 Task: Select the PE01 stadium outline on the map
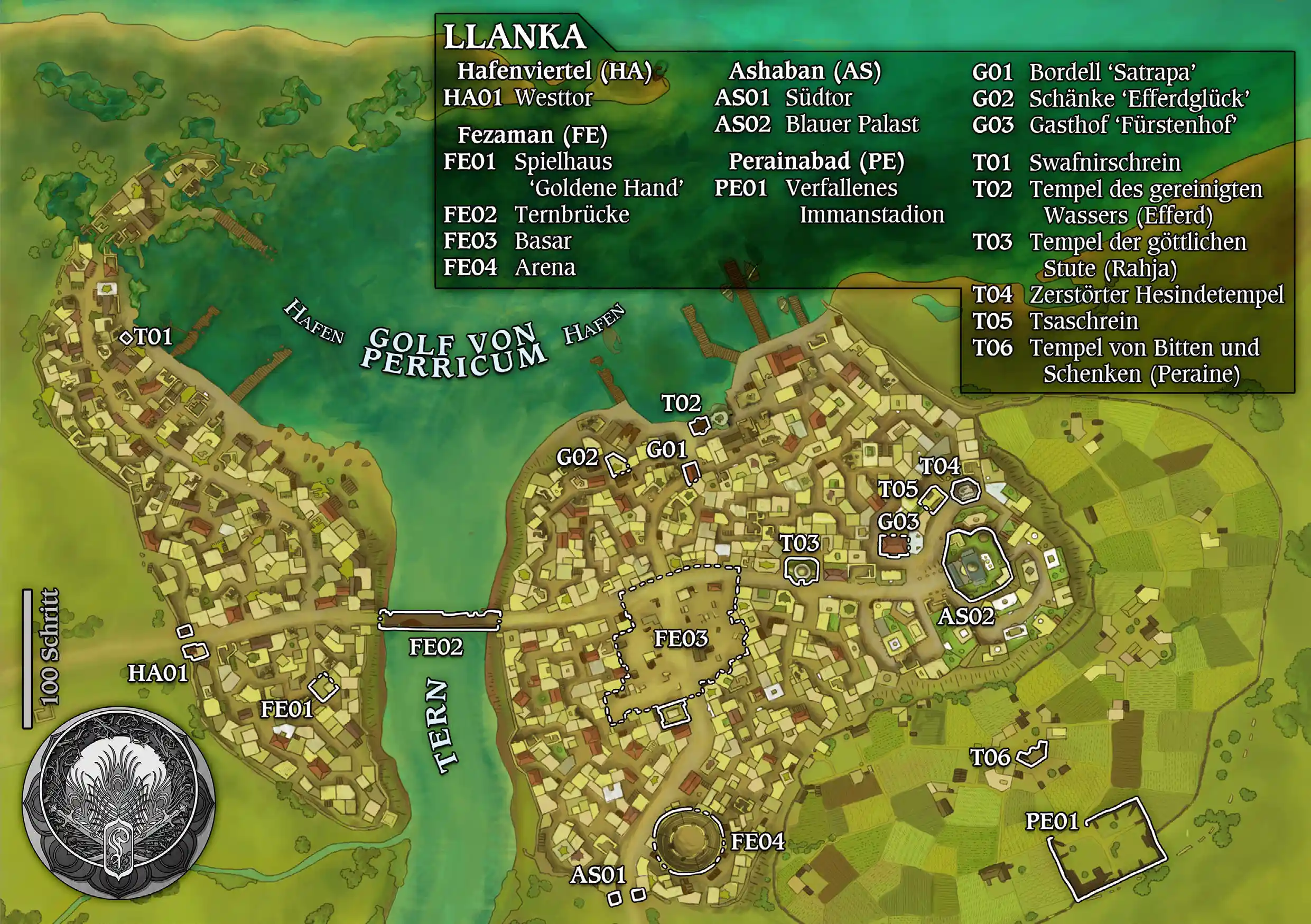(1107, 848)
